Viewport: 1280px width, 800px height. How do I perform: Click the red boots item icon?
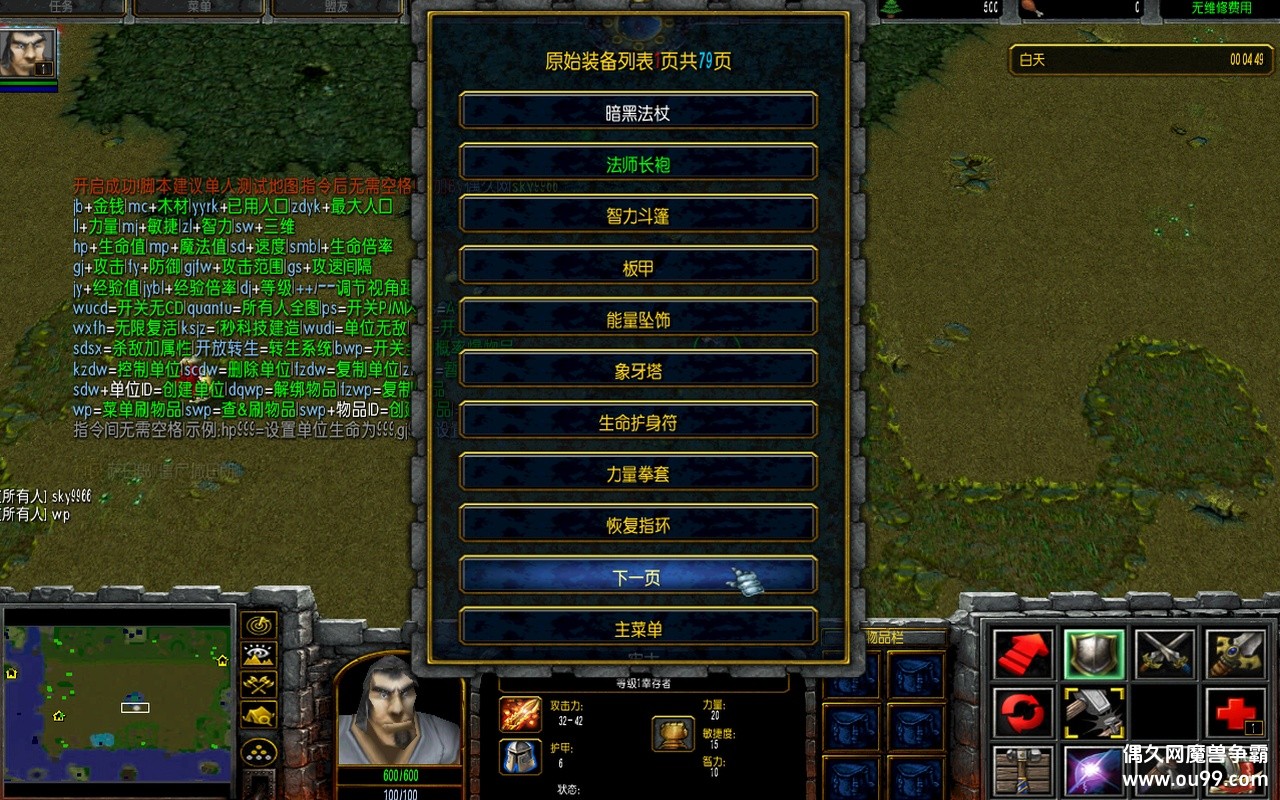pyautogui.click(x=1235, y=770)
